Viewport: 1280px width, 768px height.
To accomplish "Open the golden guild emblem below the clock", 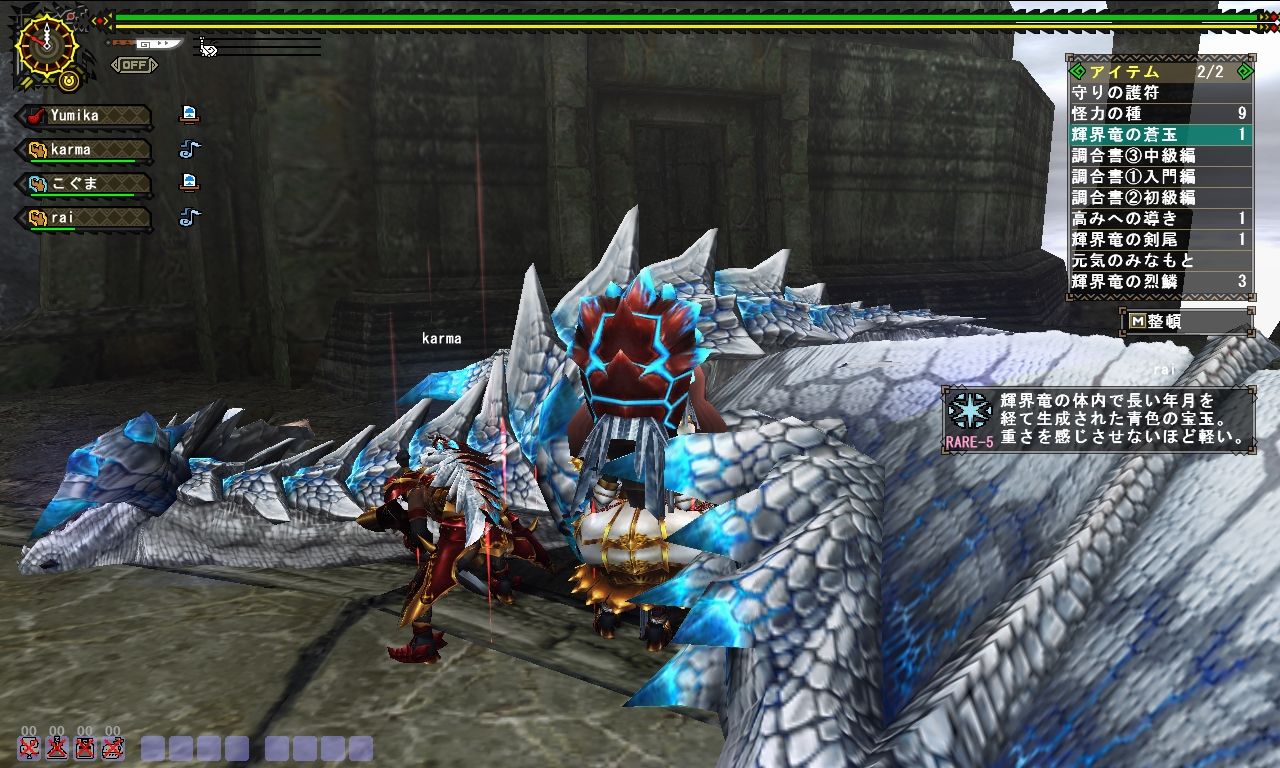I will click(x=68, y=81).
